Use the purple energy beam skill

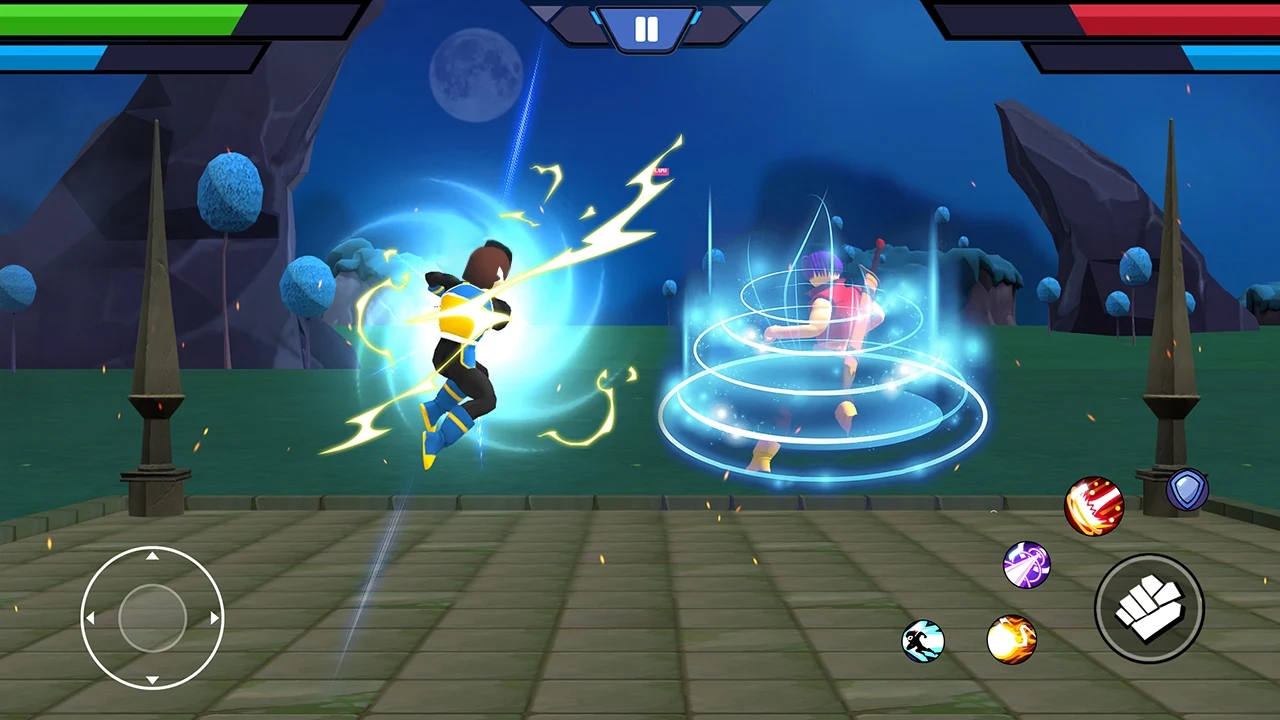(x=1026, y=566)
